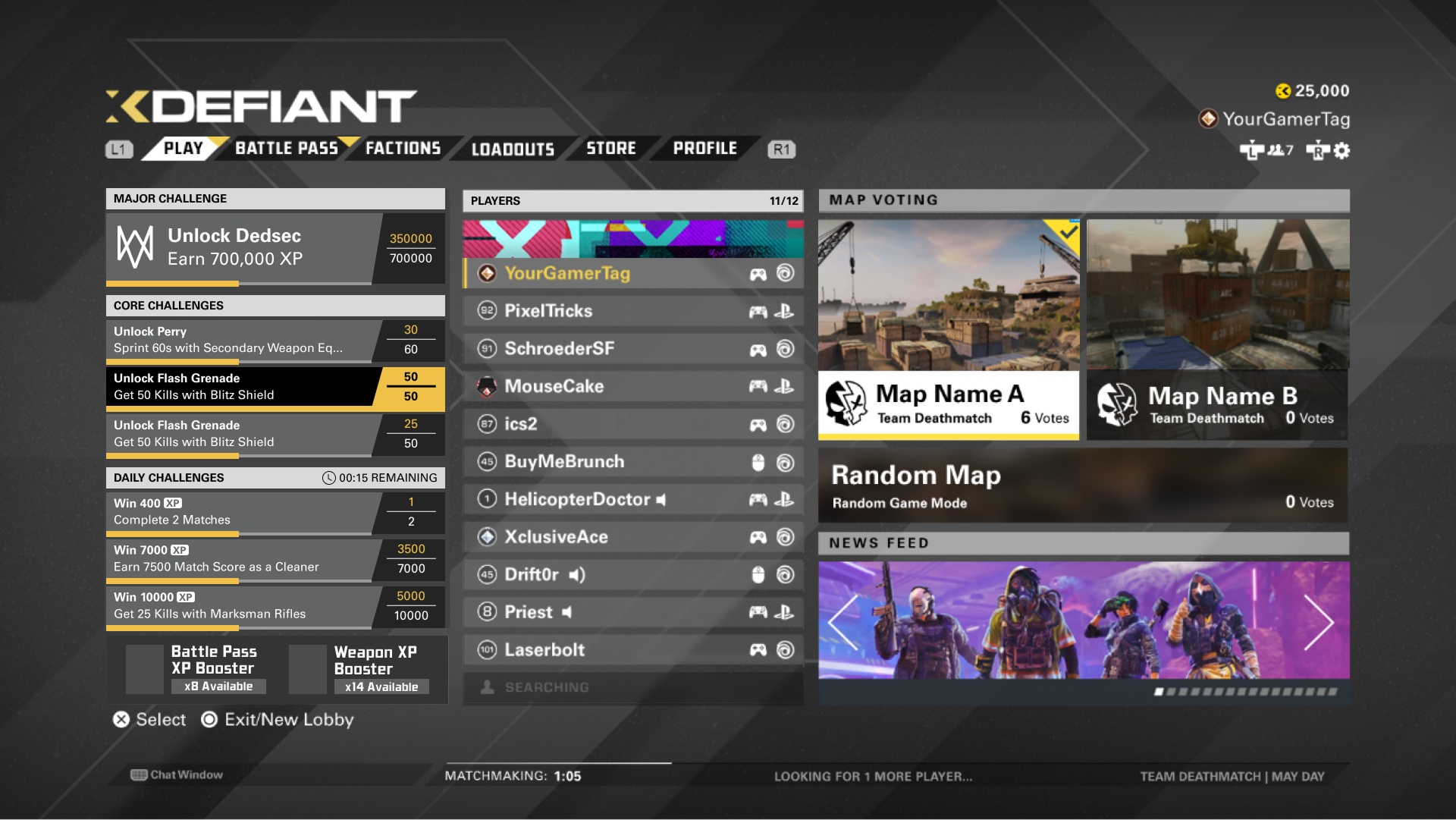Mute HelicopterDoctor's voice chat speaker

click(662, 499)
